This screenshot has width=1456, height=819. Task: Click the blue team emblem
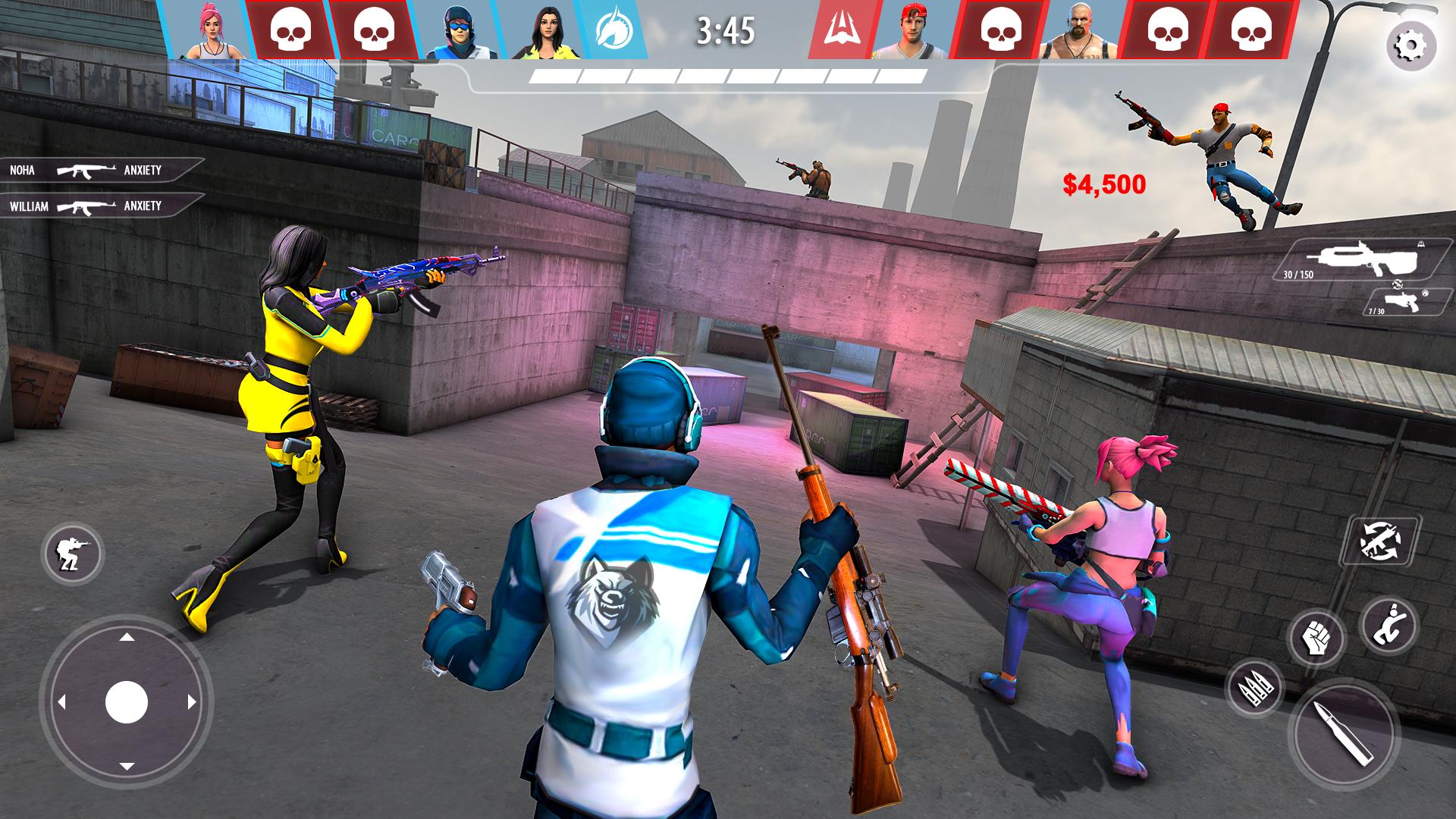(x=610, y=30)
